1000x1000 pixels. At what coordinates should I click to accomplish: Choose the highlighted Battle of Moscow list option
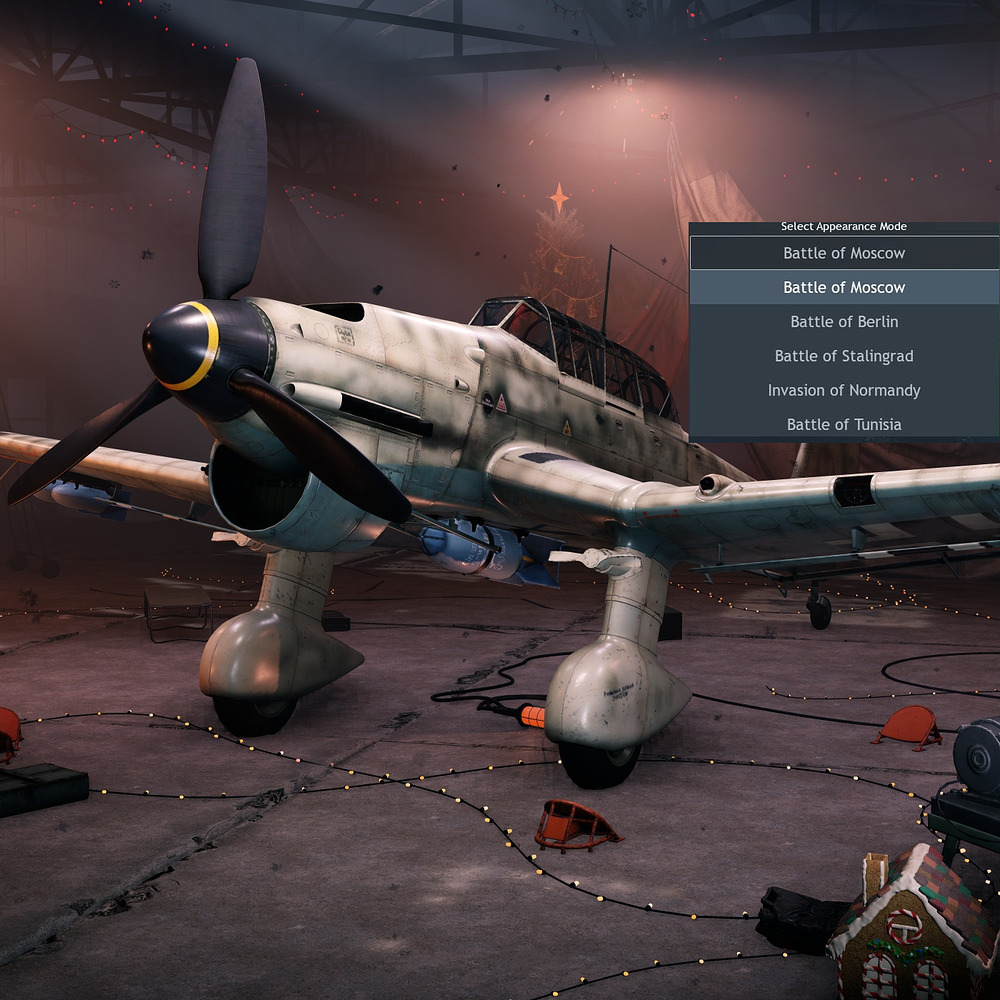[844, 288]
